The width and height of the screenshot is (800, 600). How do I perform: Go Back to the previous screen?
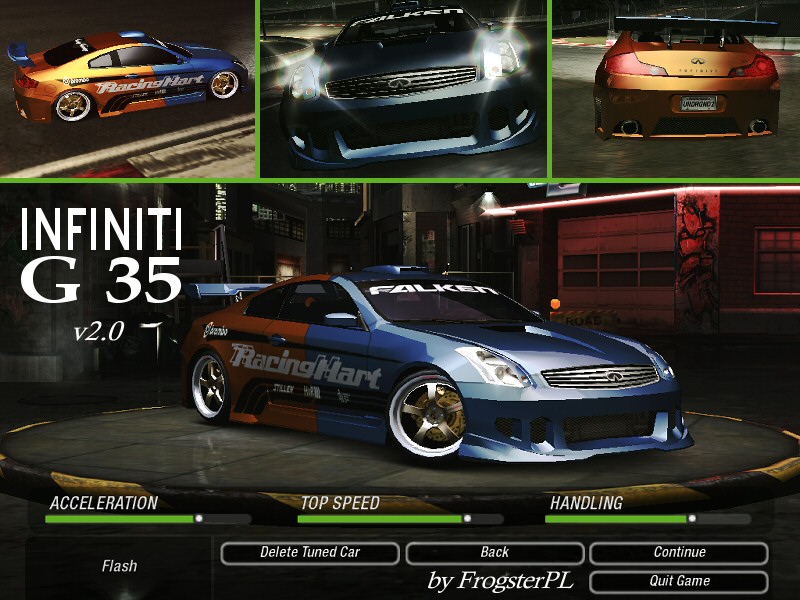(x=494, y=552)
